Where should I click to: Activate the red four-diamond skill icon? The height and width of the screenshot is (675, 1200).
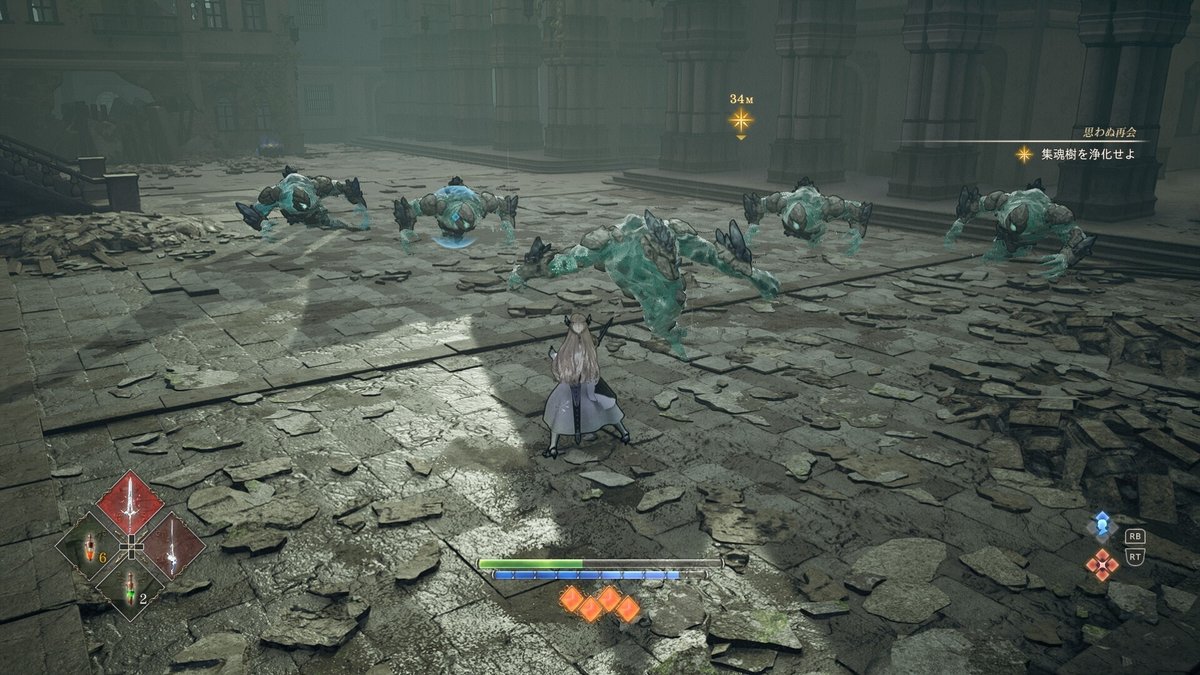pos(1102,564)
